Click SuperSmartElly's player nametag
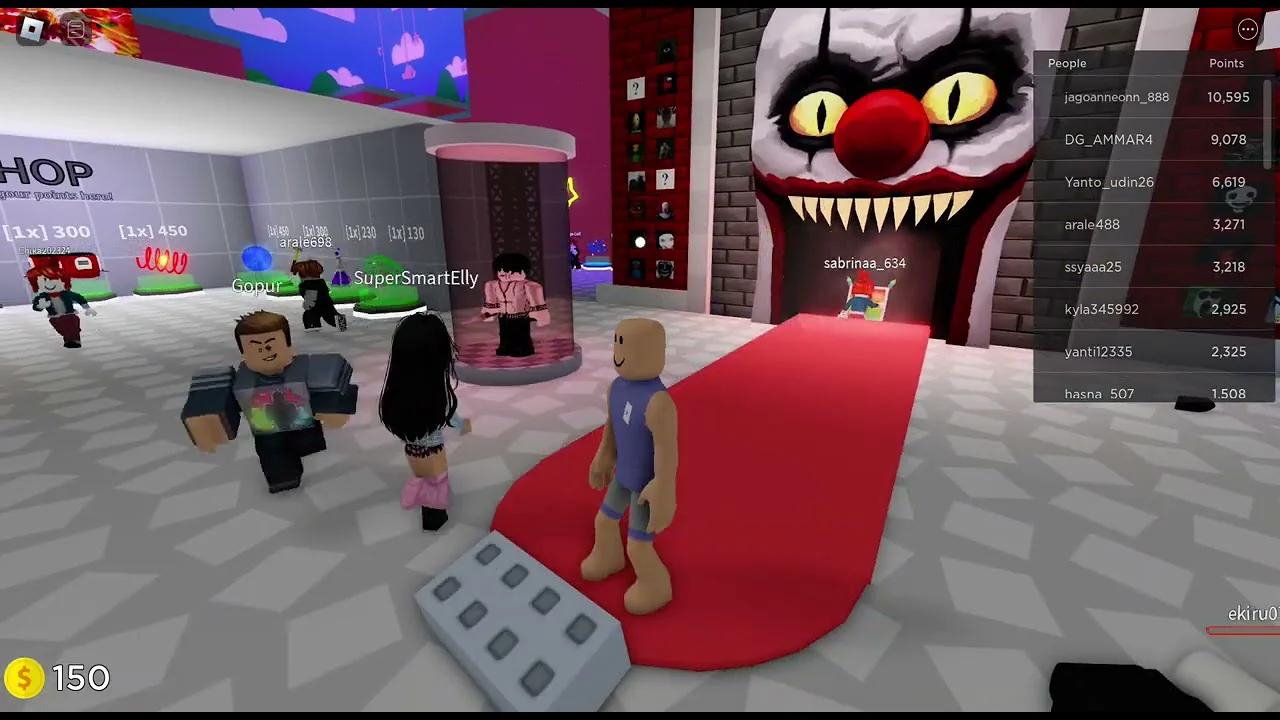Image resolution: width=1280 pixels, height=720 pixels. click(416, 277)
